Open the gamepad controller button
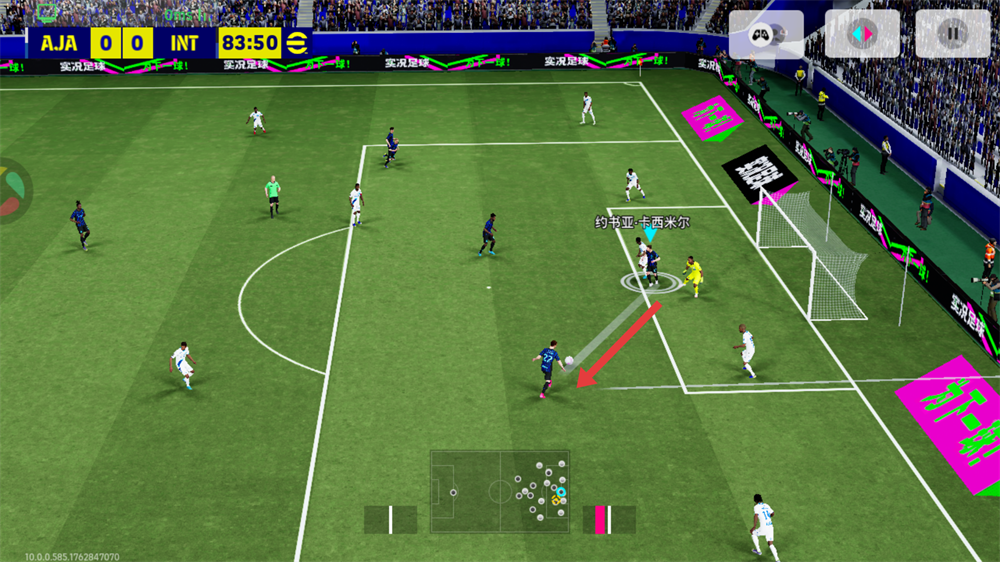This screenshot has width=1000, height=562. pos(765,34)
